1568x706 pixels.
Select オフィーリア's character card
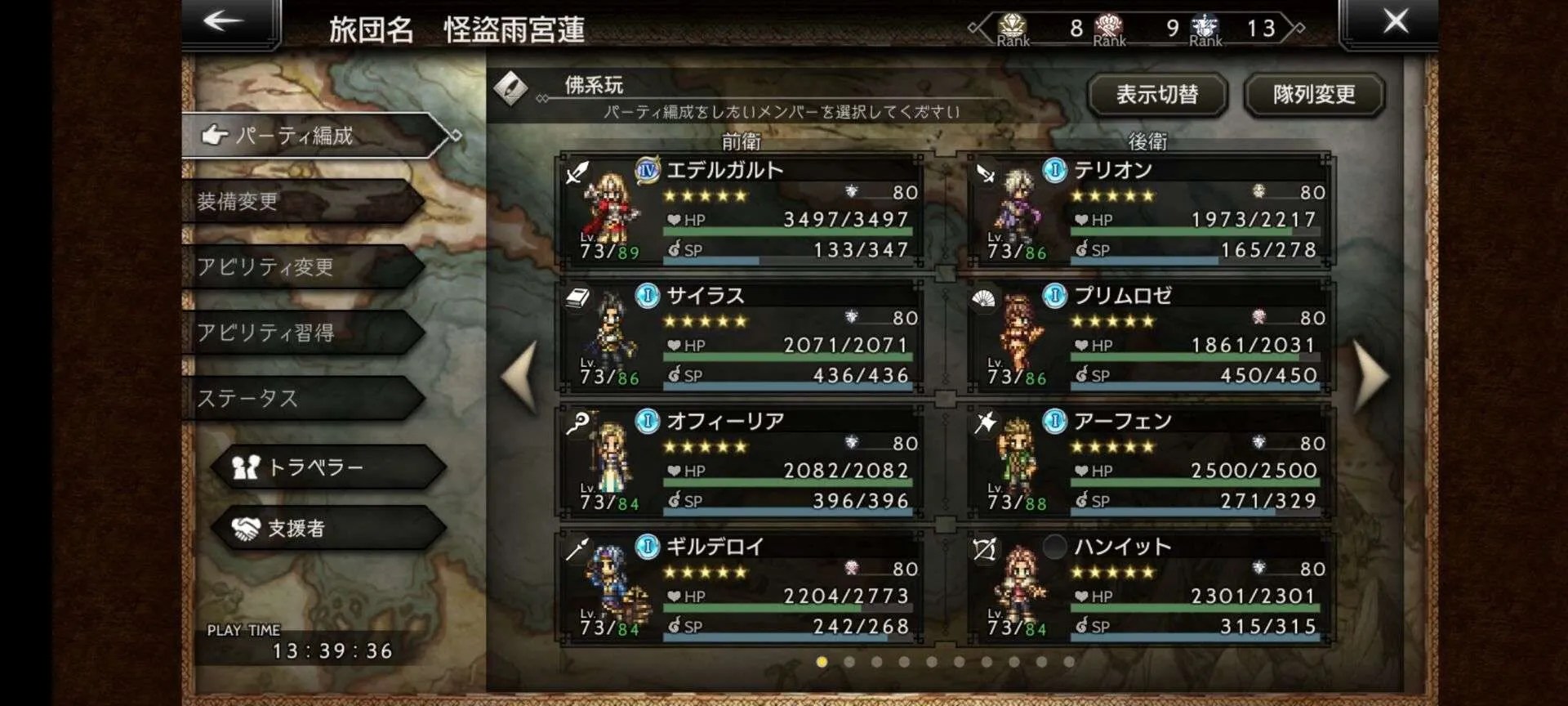click(x=740, y=462)
